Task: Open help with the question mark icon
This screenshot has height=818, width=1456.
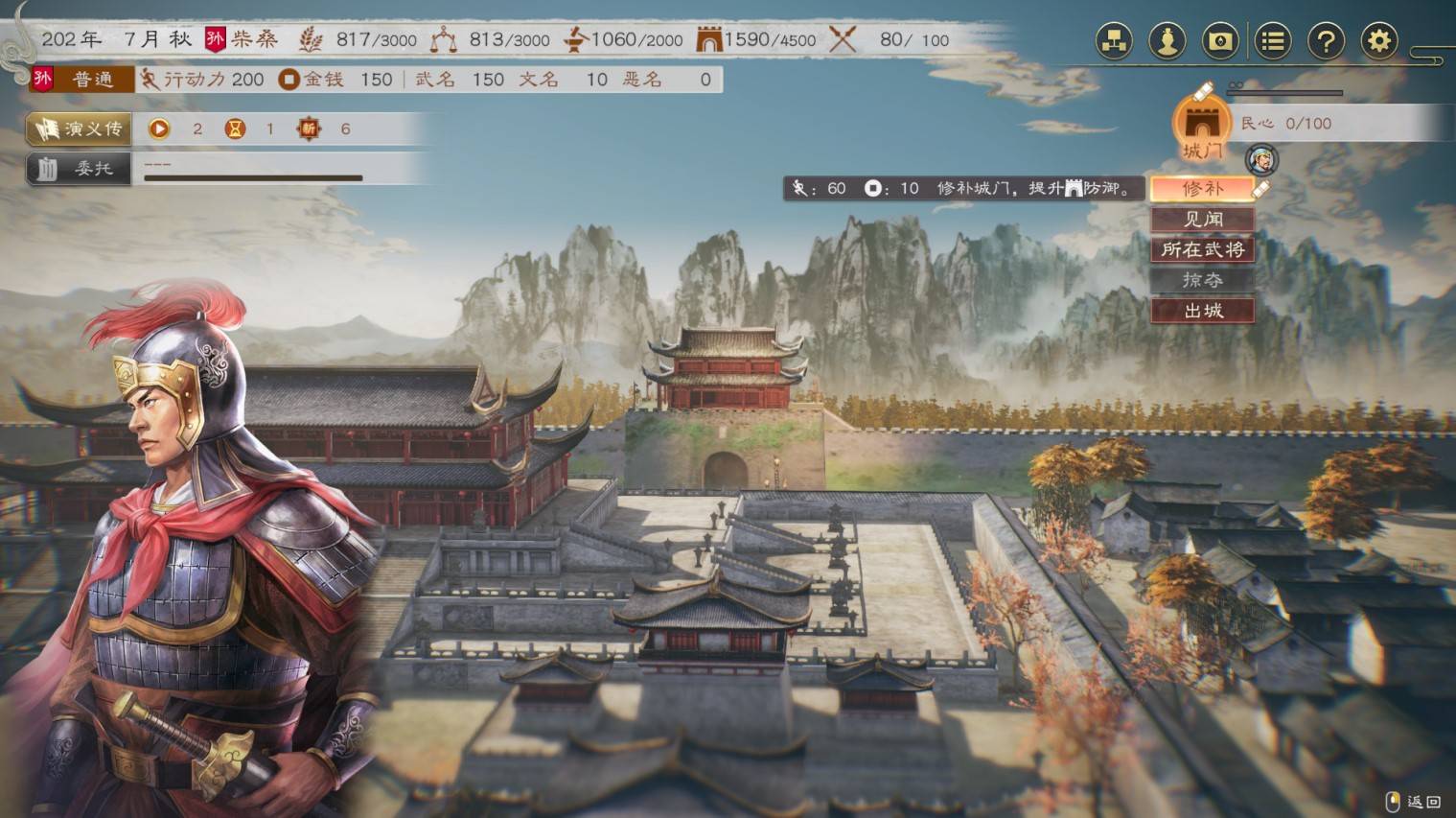Action: pyautogui.click(x=1326, y=41)
